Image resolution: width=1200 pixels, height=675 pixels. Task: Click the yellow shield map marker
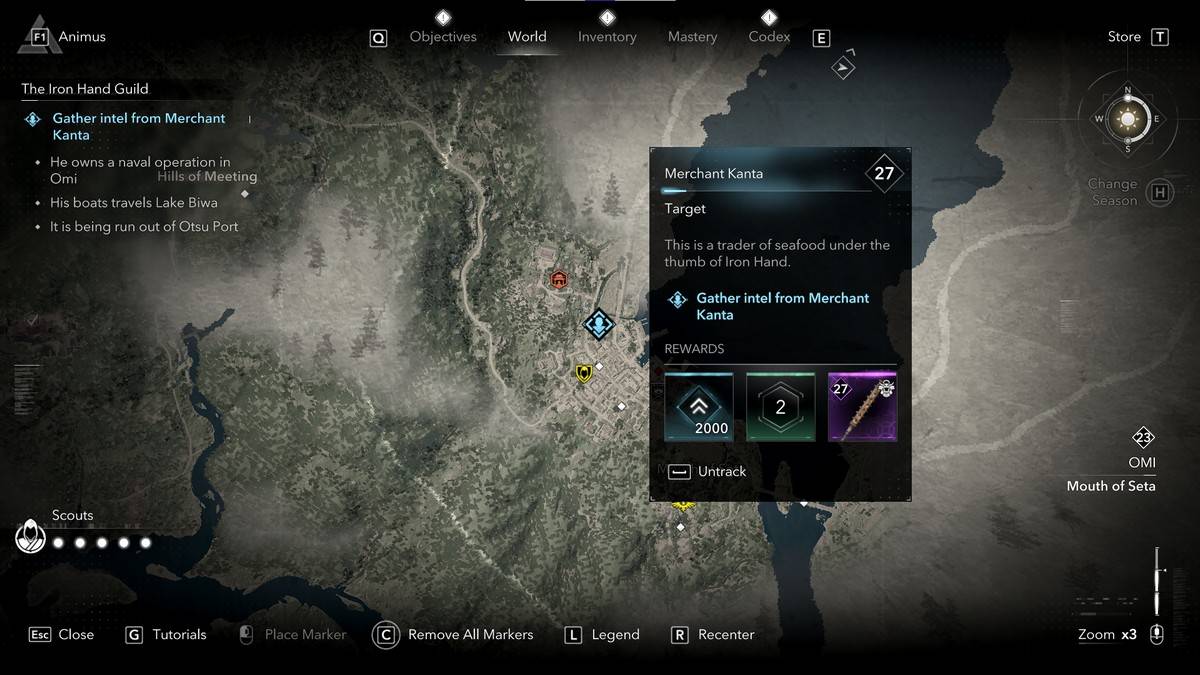(584, 373)
